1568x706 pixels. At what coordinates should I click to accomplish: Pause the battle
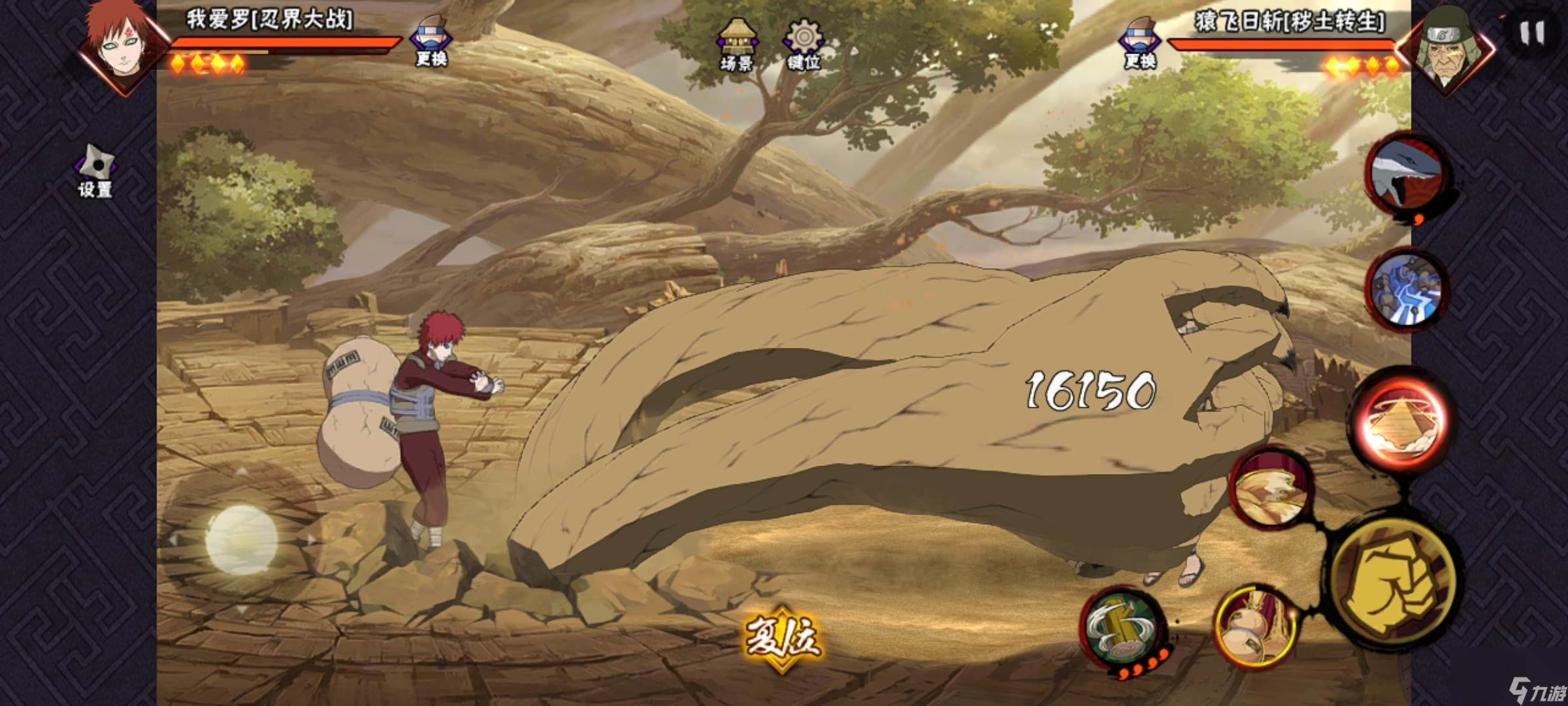tap(1531, 33)
